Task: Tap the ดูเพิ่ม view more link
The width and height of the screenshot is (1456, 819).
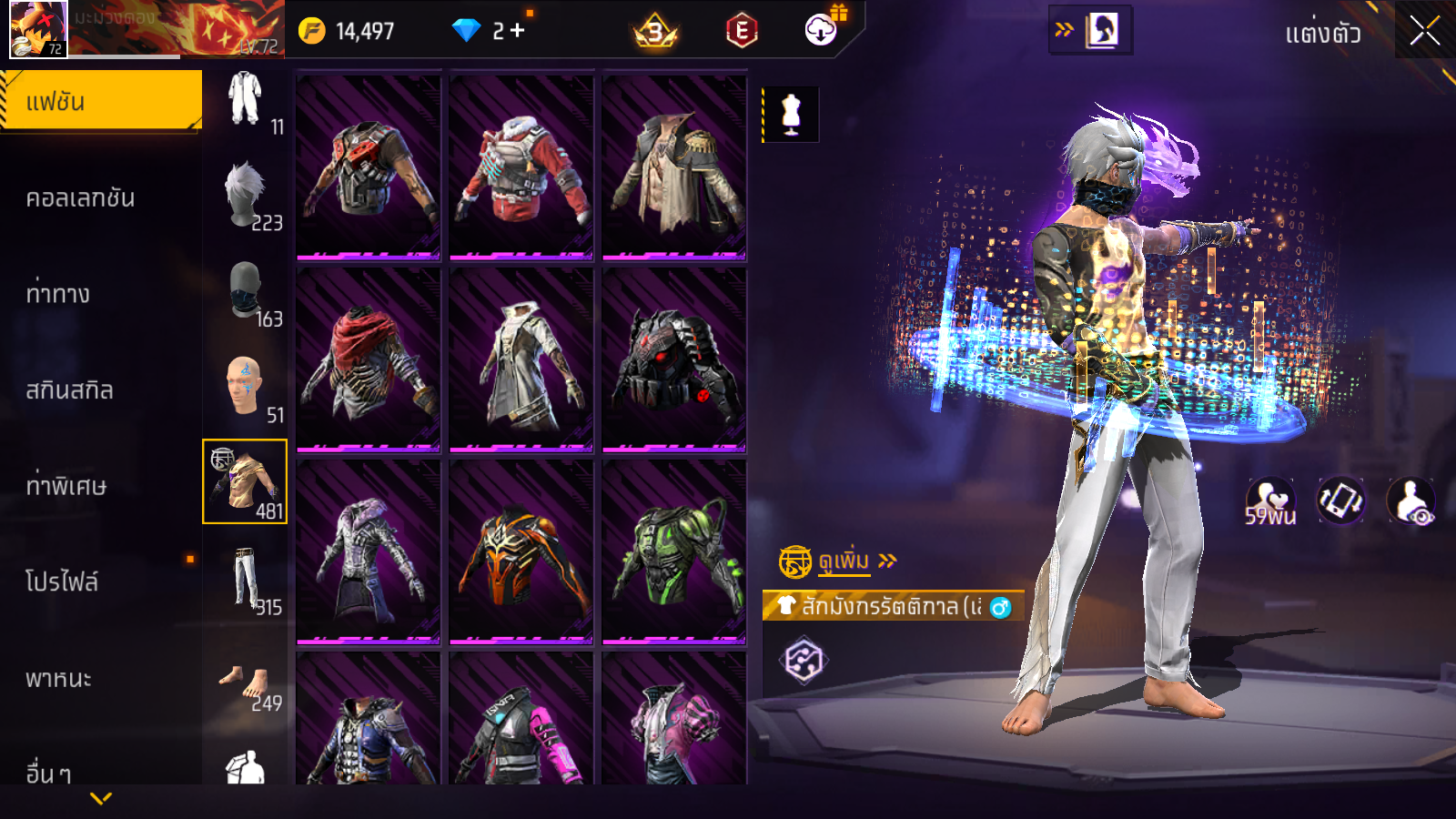Action: [844, 561]
